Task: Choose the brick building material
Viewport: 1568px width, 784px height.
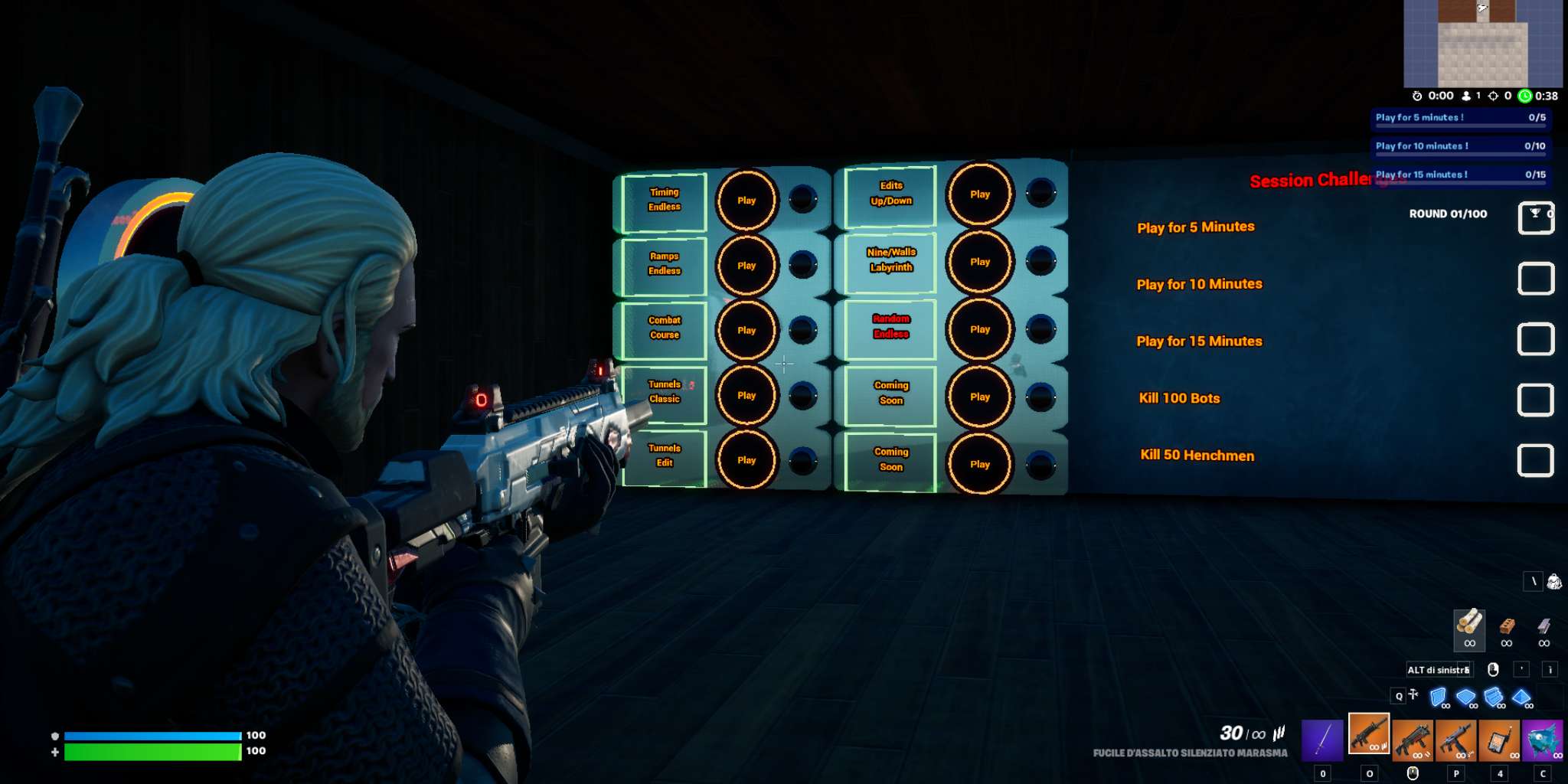Action: [1507, 628]
